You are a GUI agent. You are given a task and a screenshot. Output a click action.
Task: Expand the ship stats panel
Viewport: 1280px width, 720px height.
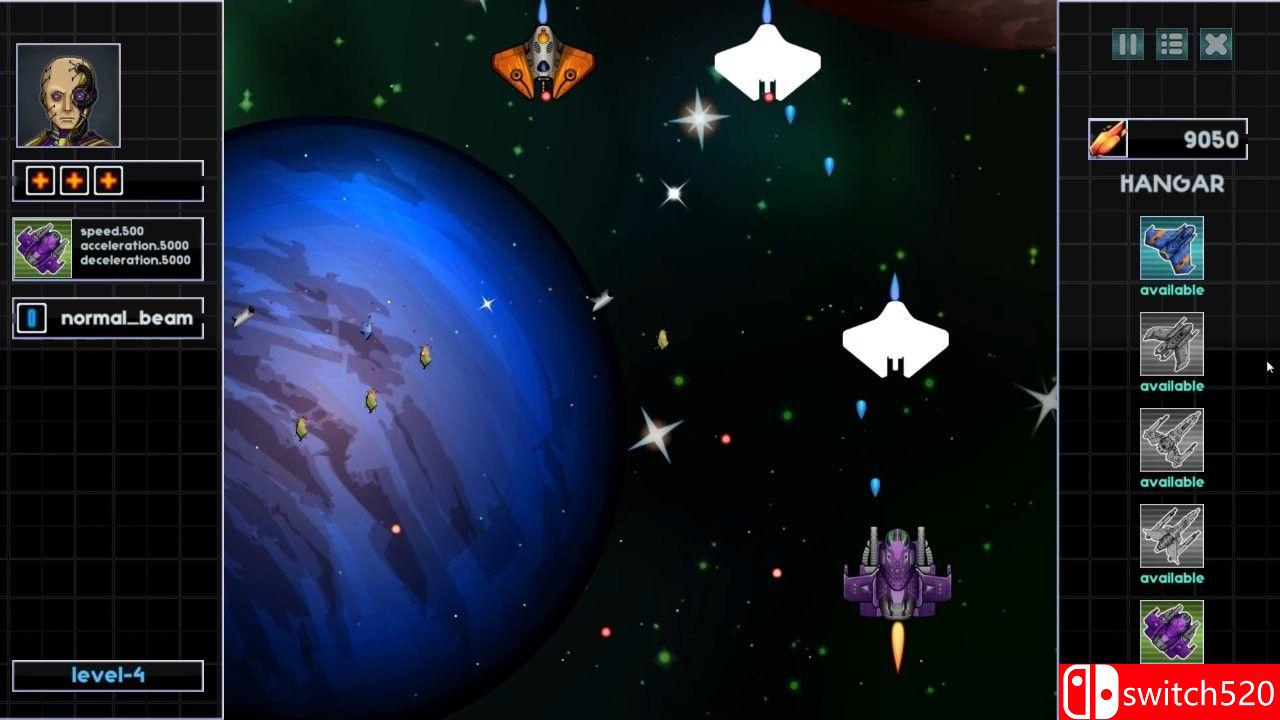(107, 246)
